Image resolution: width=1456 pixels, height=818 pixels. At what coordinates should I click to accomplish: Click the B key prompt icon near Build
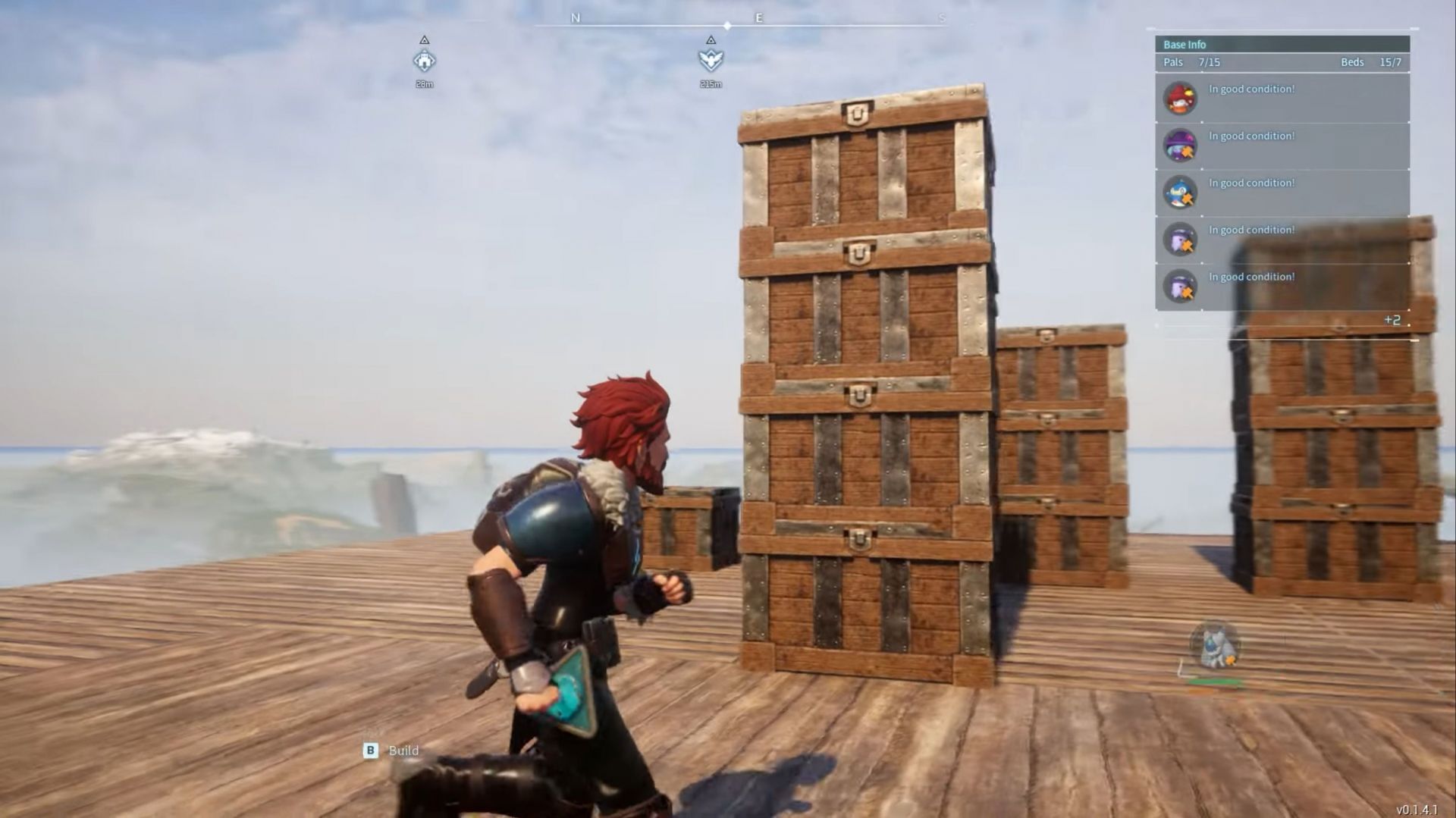369,750
